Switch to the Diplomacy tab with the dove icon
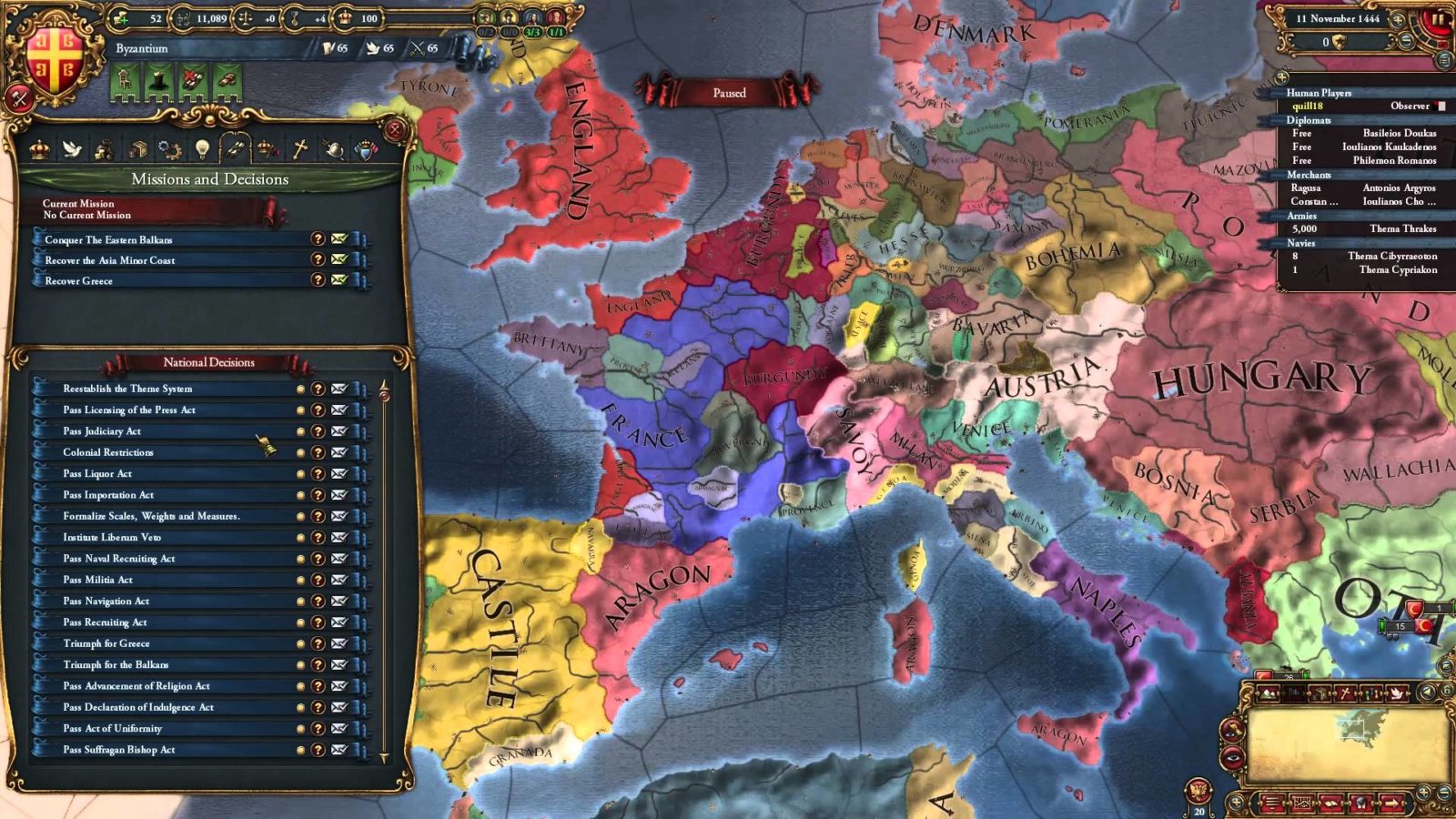The height and width of the screenshot is (819, 1456). pyautogui.click(x=72, y=150)
